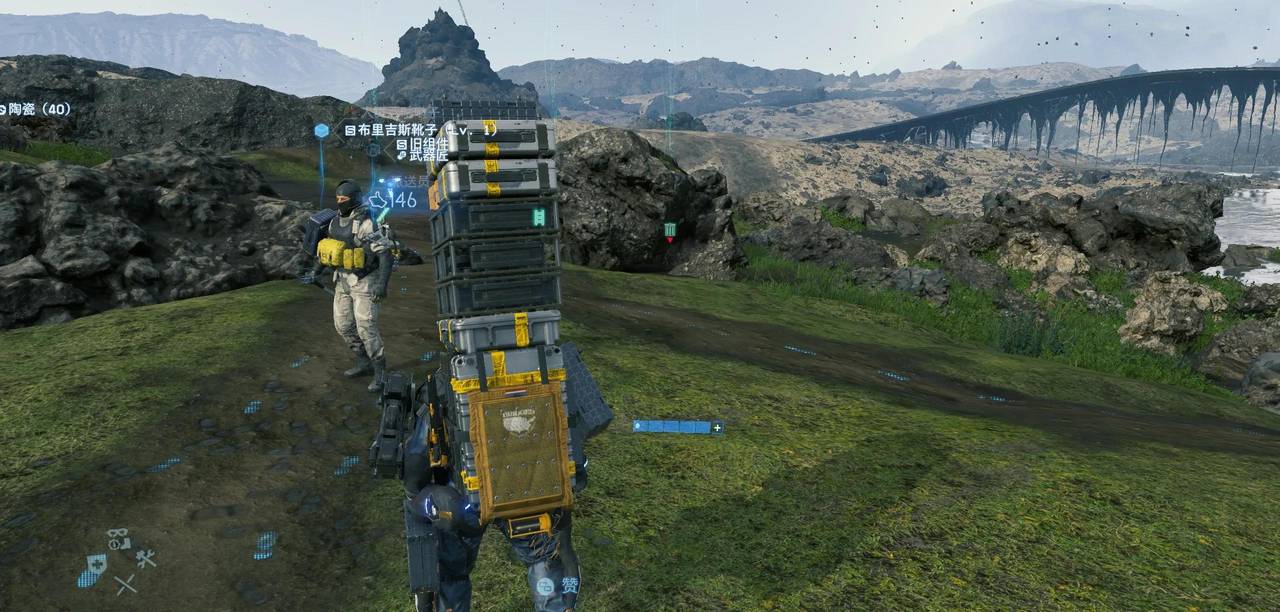1280x612 pixels.
Task: Select the goggles and boot equipment icon
Action: pyautogui.click(x=119, y=539)
